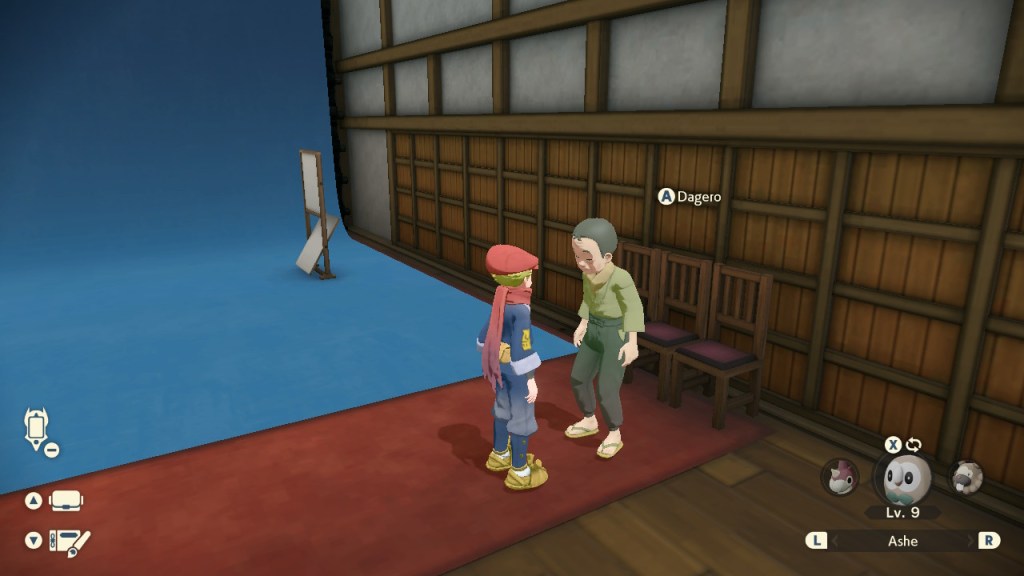Open the satchel bag icon
This screenshot has width=1024, height=576.
67,501
